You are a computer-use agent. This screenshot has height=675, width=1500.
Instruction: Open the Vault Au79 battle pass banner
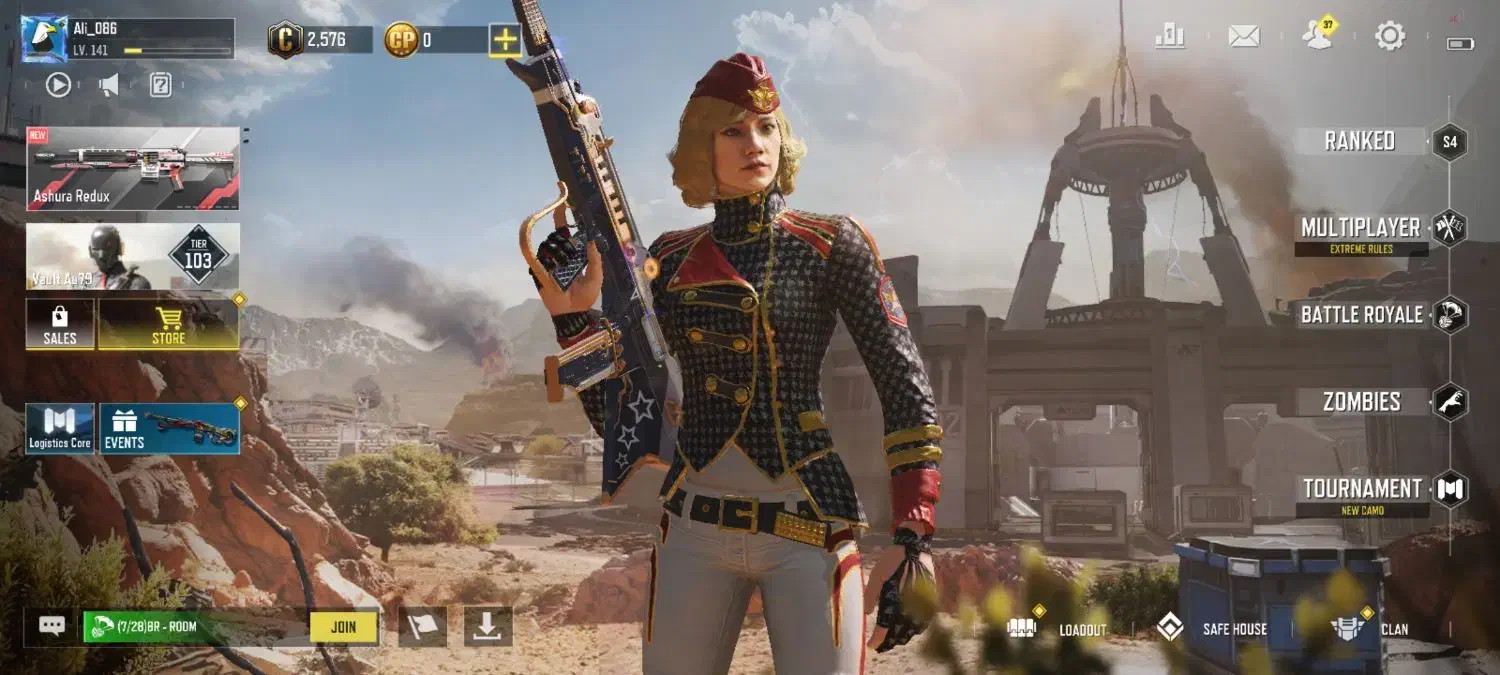point(133,256)
